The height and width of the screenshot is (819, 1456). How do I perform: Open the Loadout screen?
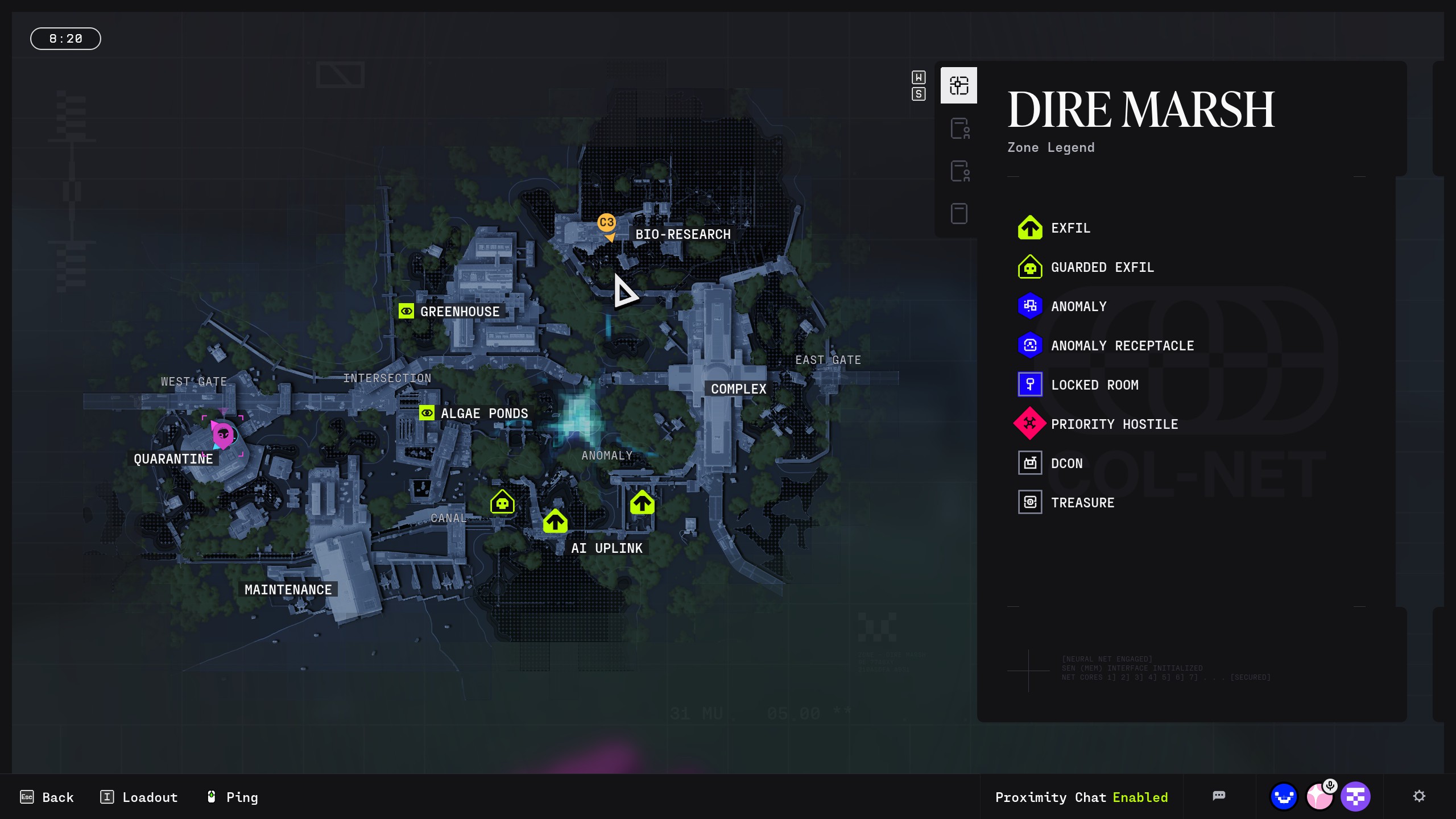point(139,797)
